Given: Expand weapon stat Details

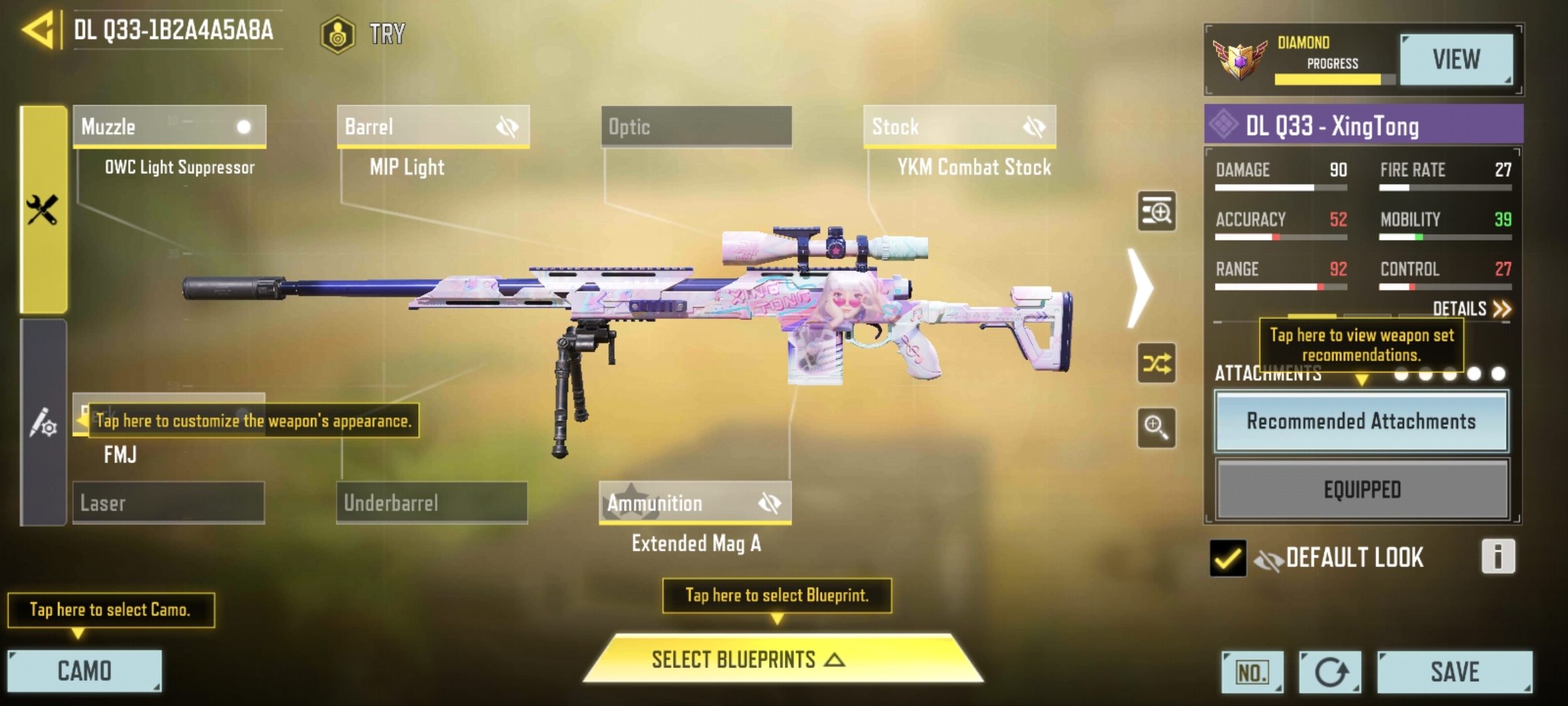Looking at the screenshot, I should point(1471,309).
